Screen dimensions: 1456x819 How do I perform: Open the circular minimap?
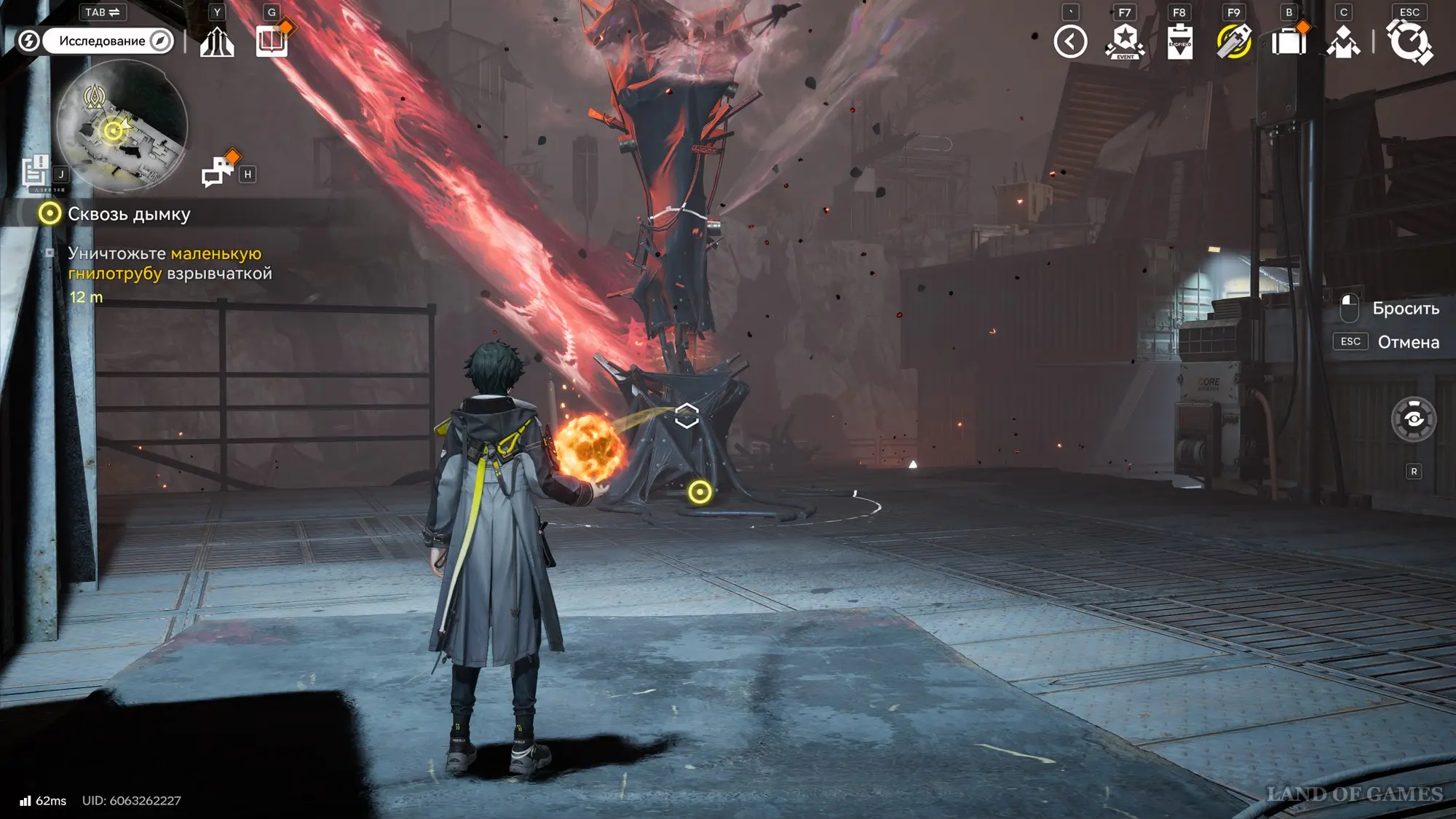click(x=122, y=126)
